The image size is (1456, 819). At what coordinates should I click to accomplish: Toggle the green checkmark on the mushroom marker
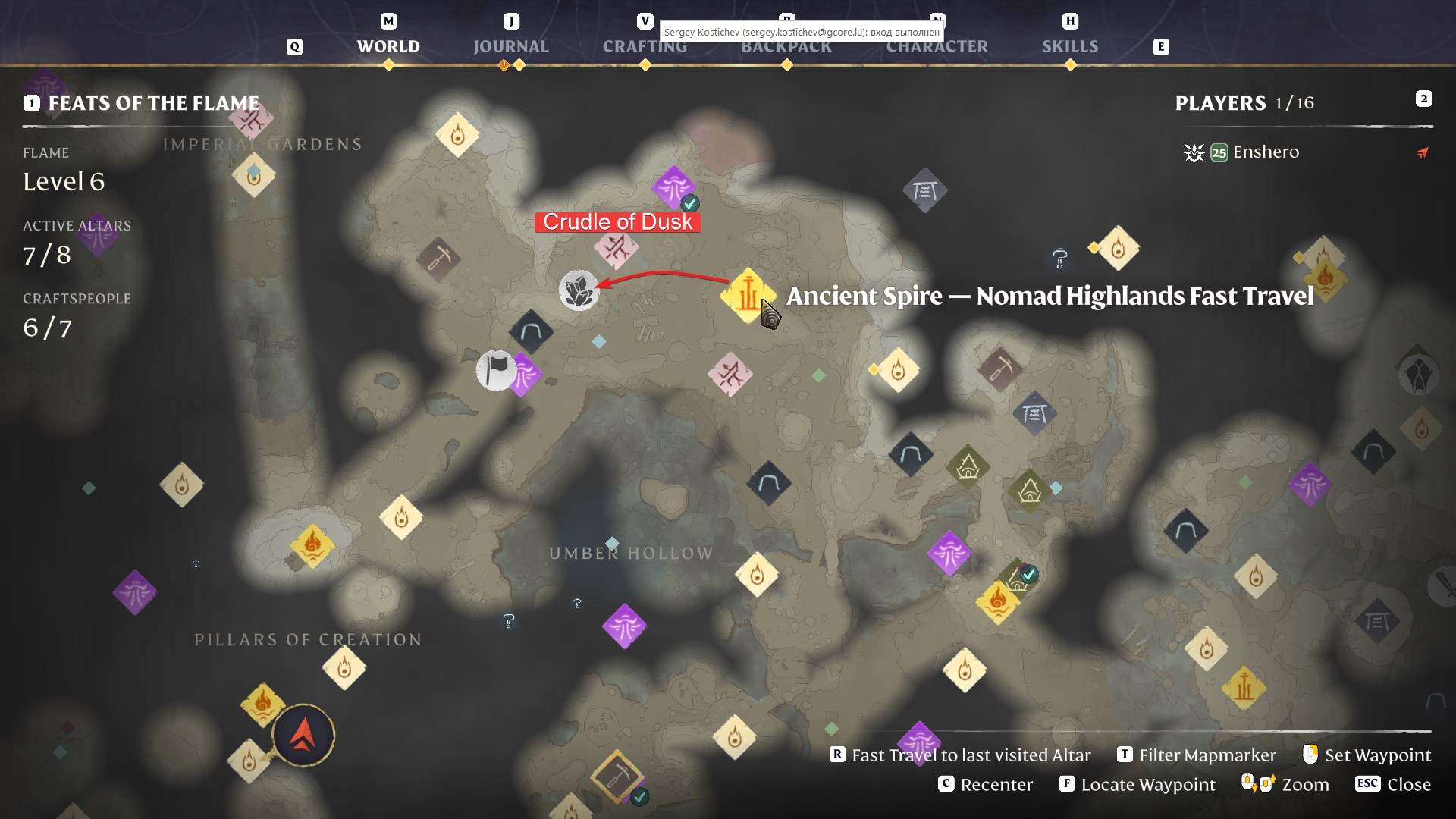(690, 202)
